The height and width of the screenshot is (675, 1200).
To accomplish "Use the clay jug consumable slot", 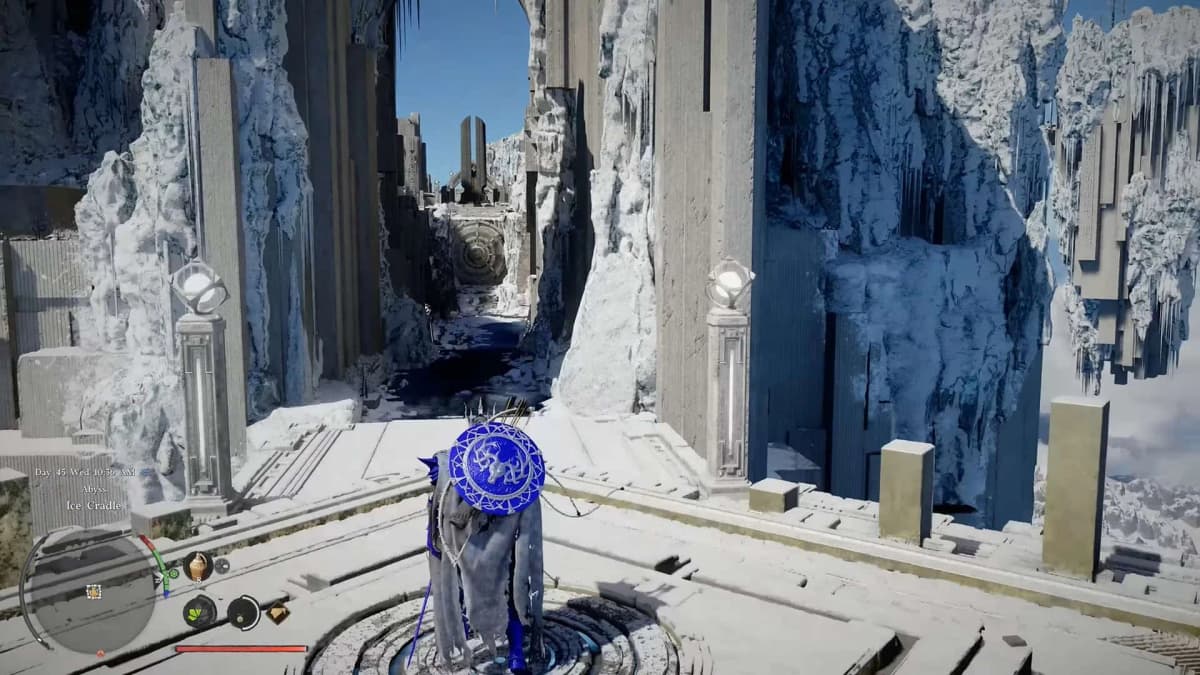I will (x=197, y=566).
